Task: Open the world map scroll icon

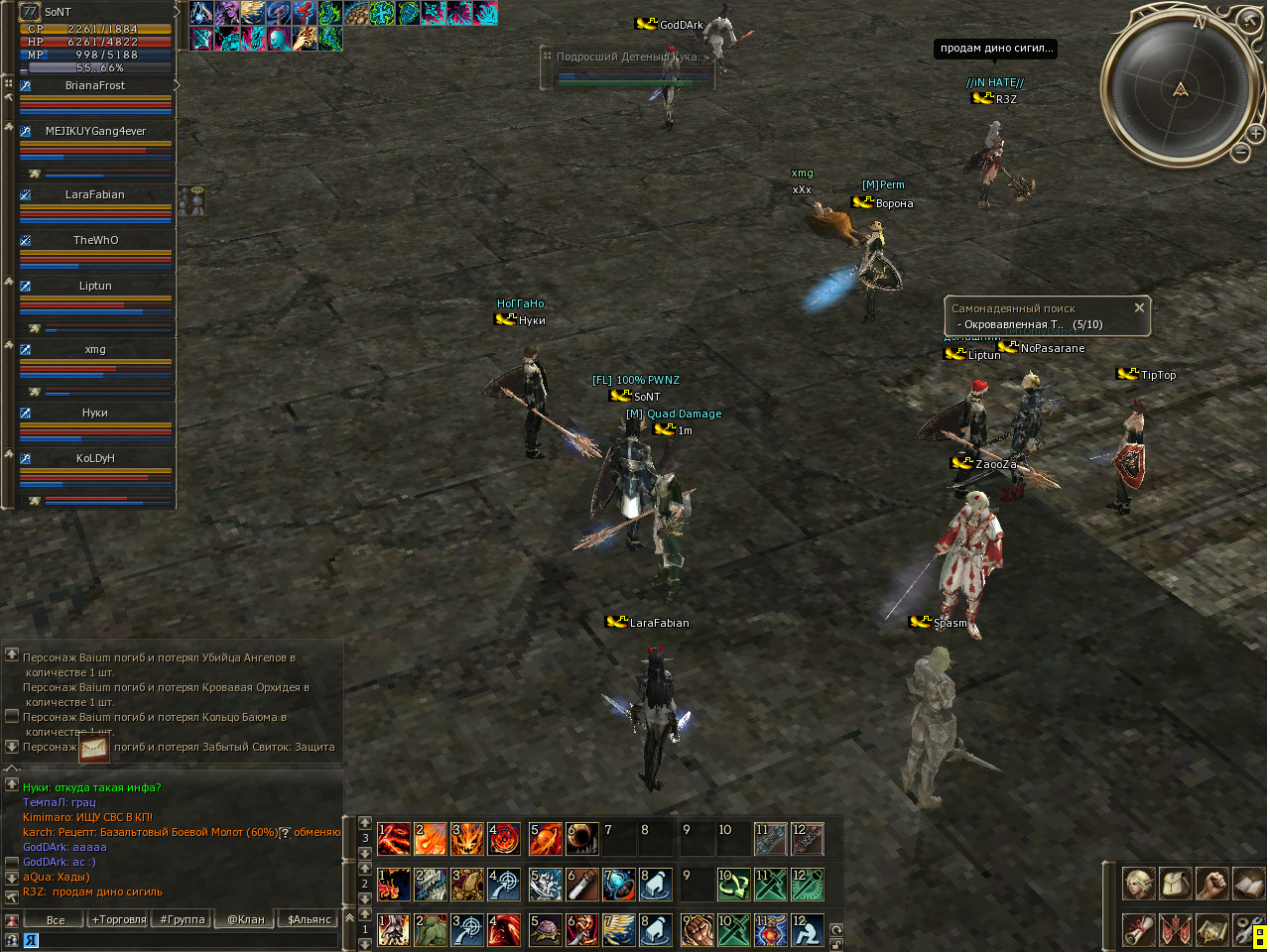Action: click(x=1211, y=930)
